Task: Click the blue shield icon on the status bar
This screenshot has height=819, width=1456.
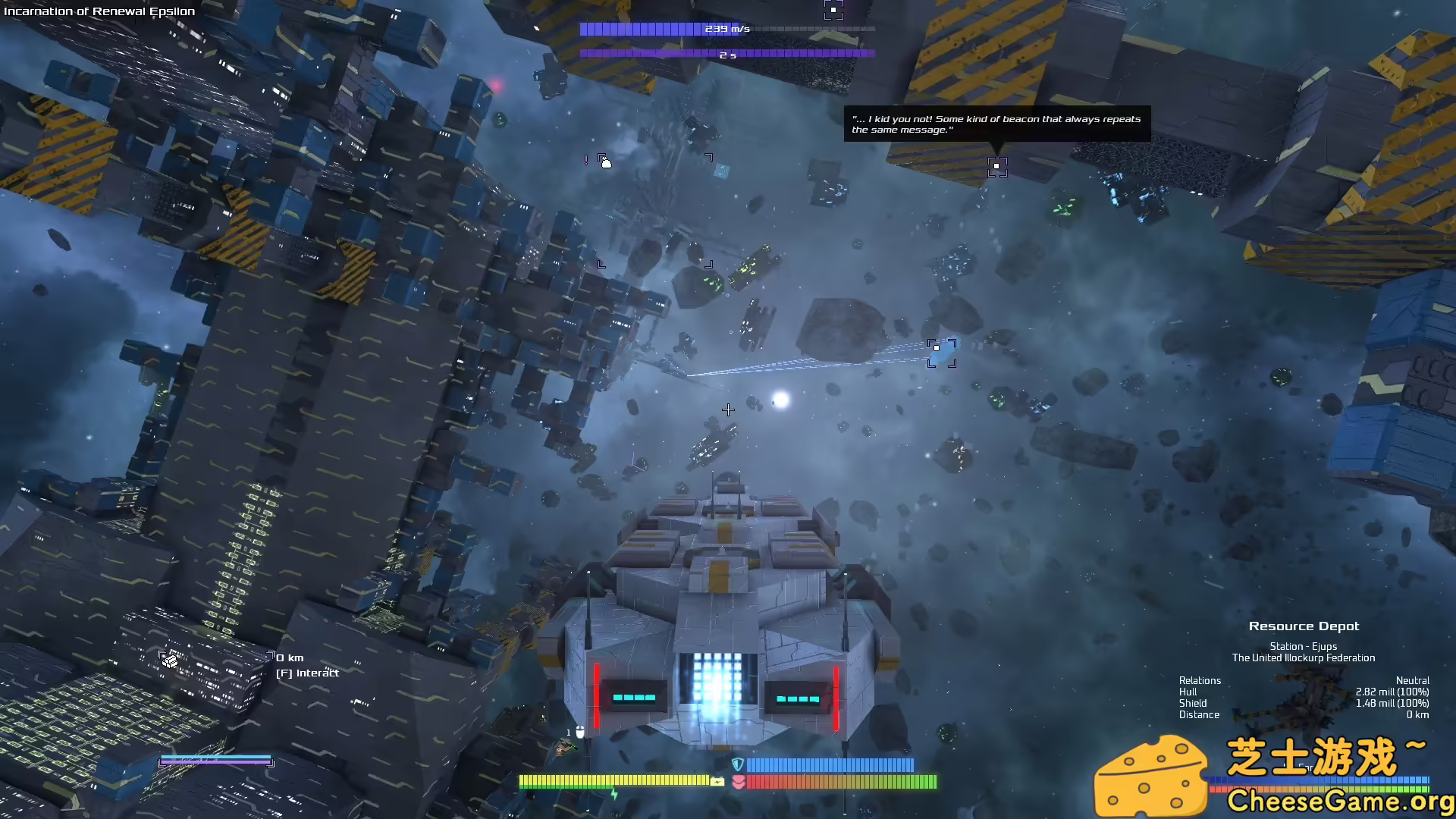Action: 736,764
